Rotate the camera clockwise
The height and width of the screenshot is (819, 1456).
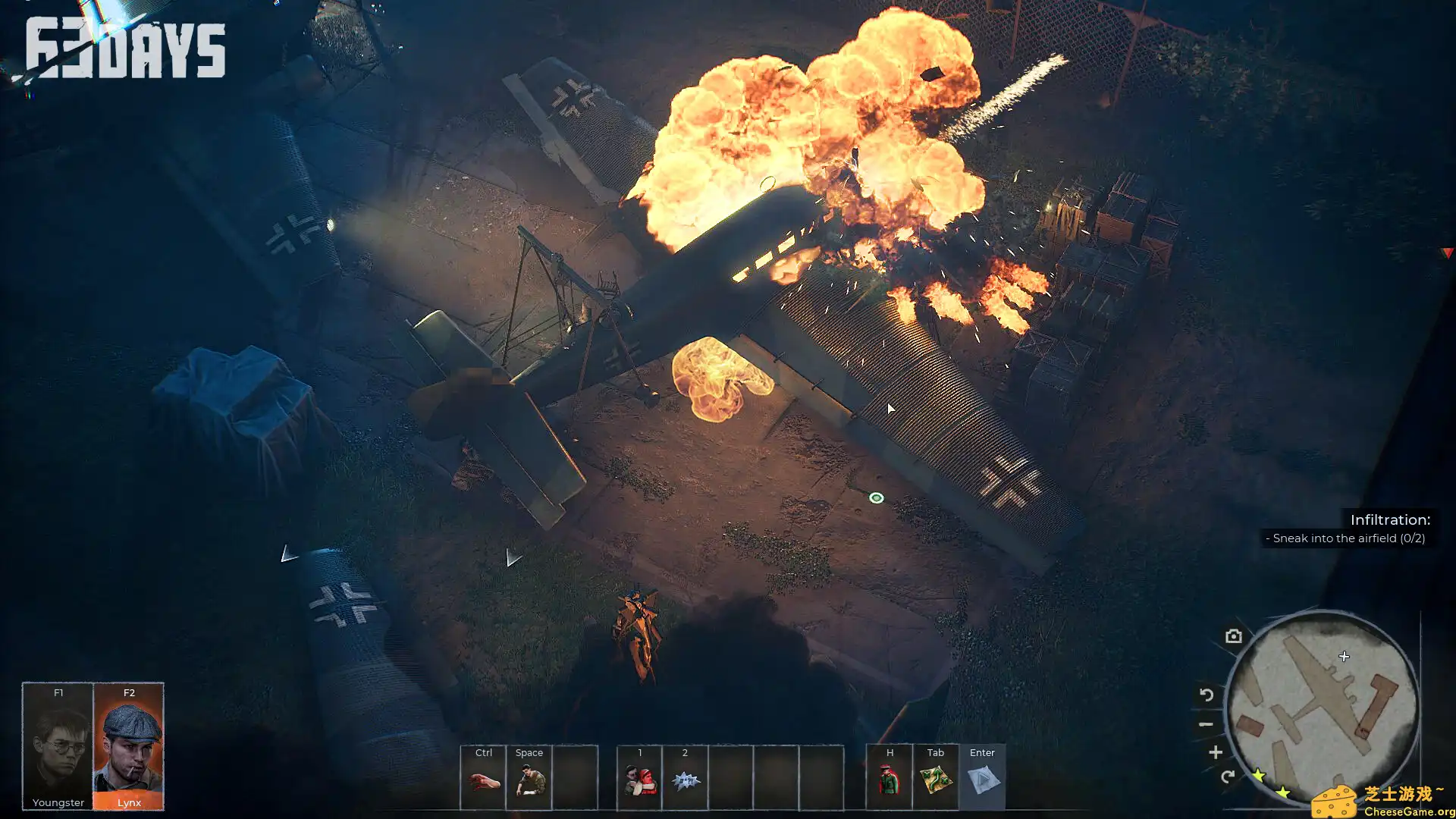tap(1227, 777)
